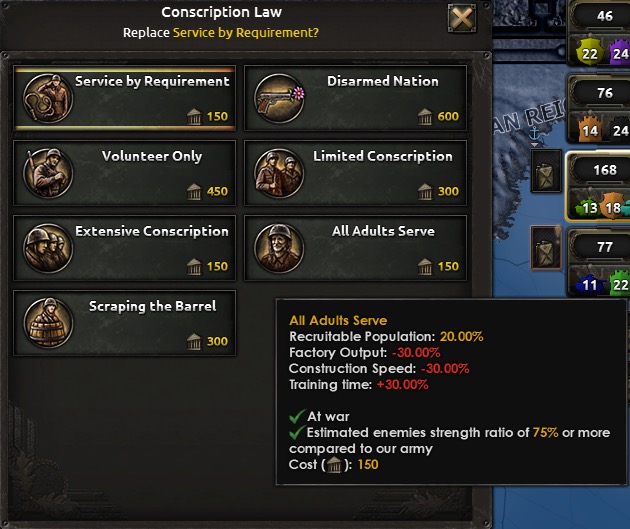Viewport: 630px width, 529px height.
Task: Choose the Disarmed Nation conscription law
Action: [355, 98]
